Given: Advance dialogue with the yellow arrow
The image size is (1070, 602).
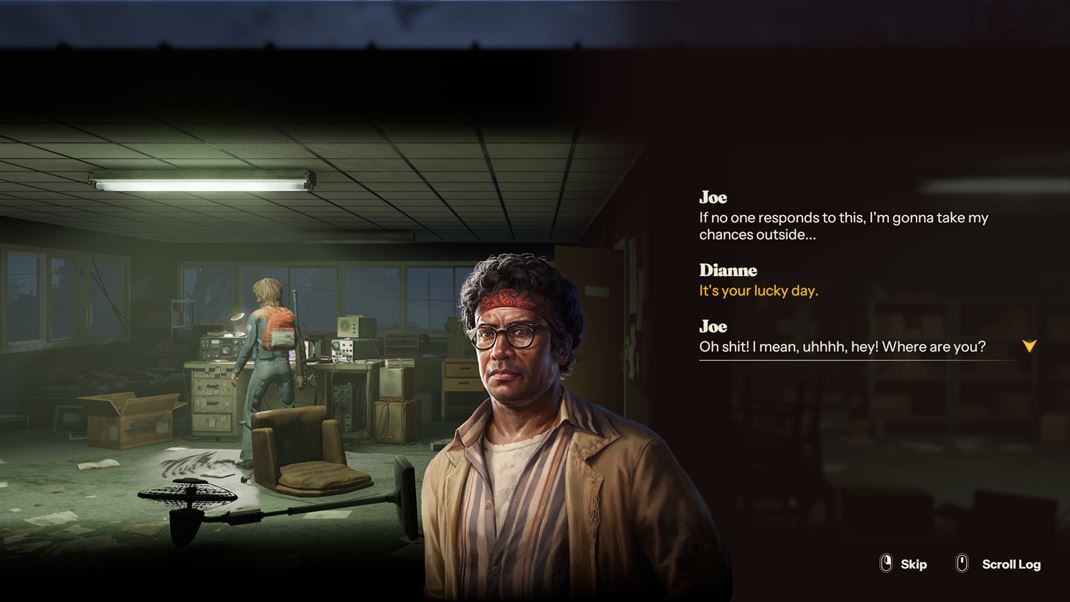Looking at the screenshot, I should click(x=1029, y=346).
